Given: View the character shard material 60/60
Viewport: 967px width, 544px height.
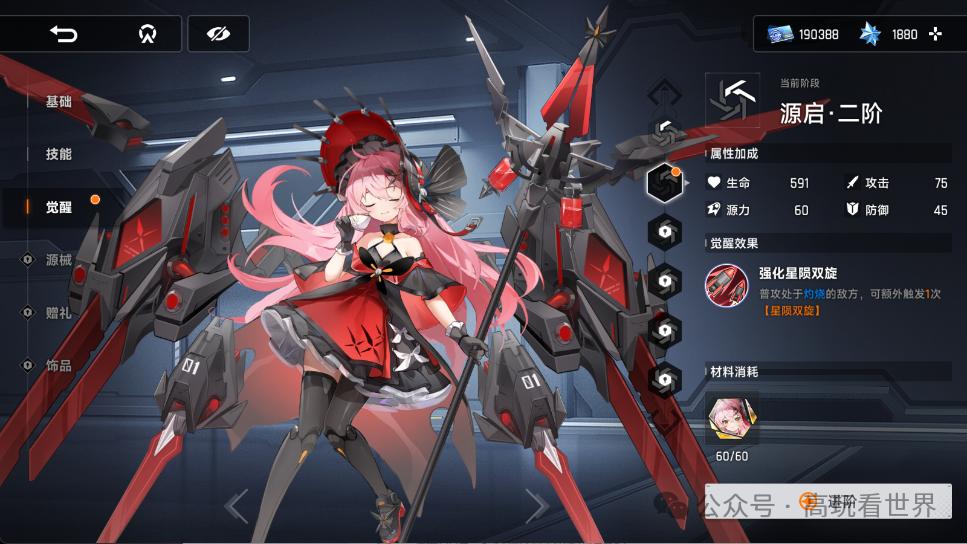Looking at the screenshot, I should (x=732, y=418).
